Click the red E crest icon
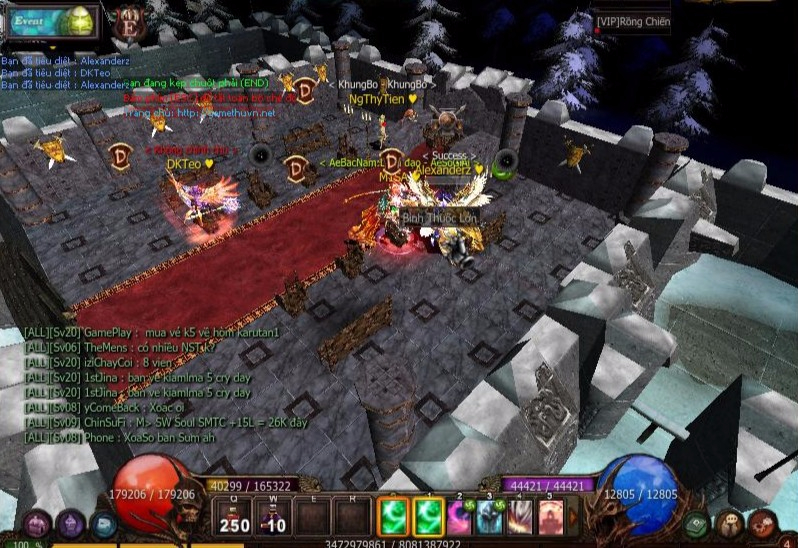798x548 pixels. coord(130,22)
